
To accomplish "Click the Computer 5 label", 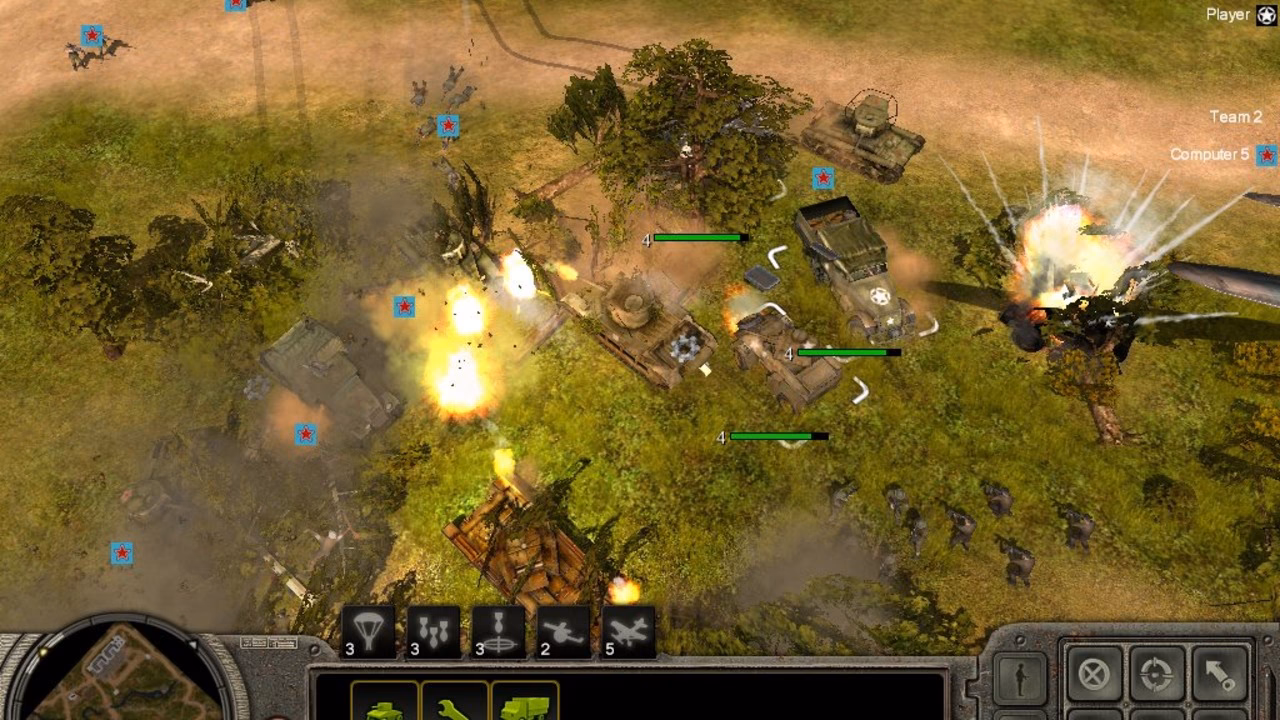I will (x=1210, y=155).
